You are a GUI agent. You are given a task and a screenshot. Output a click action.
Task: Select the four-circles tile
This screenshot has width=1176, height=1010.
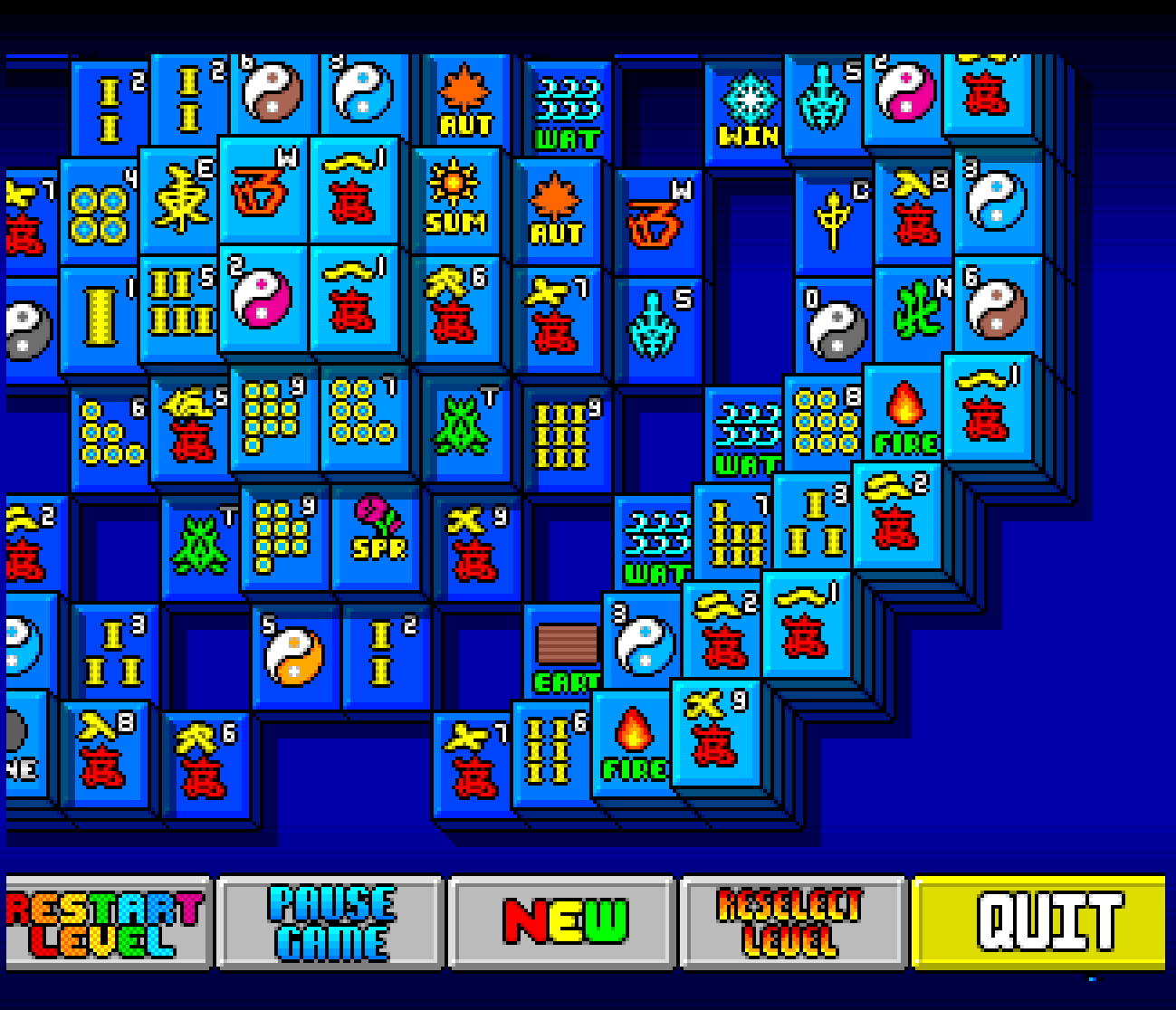click(x=100, y=213)
